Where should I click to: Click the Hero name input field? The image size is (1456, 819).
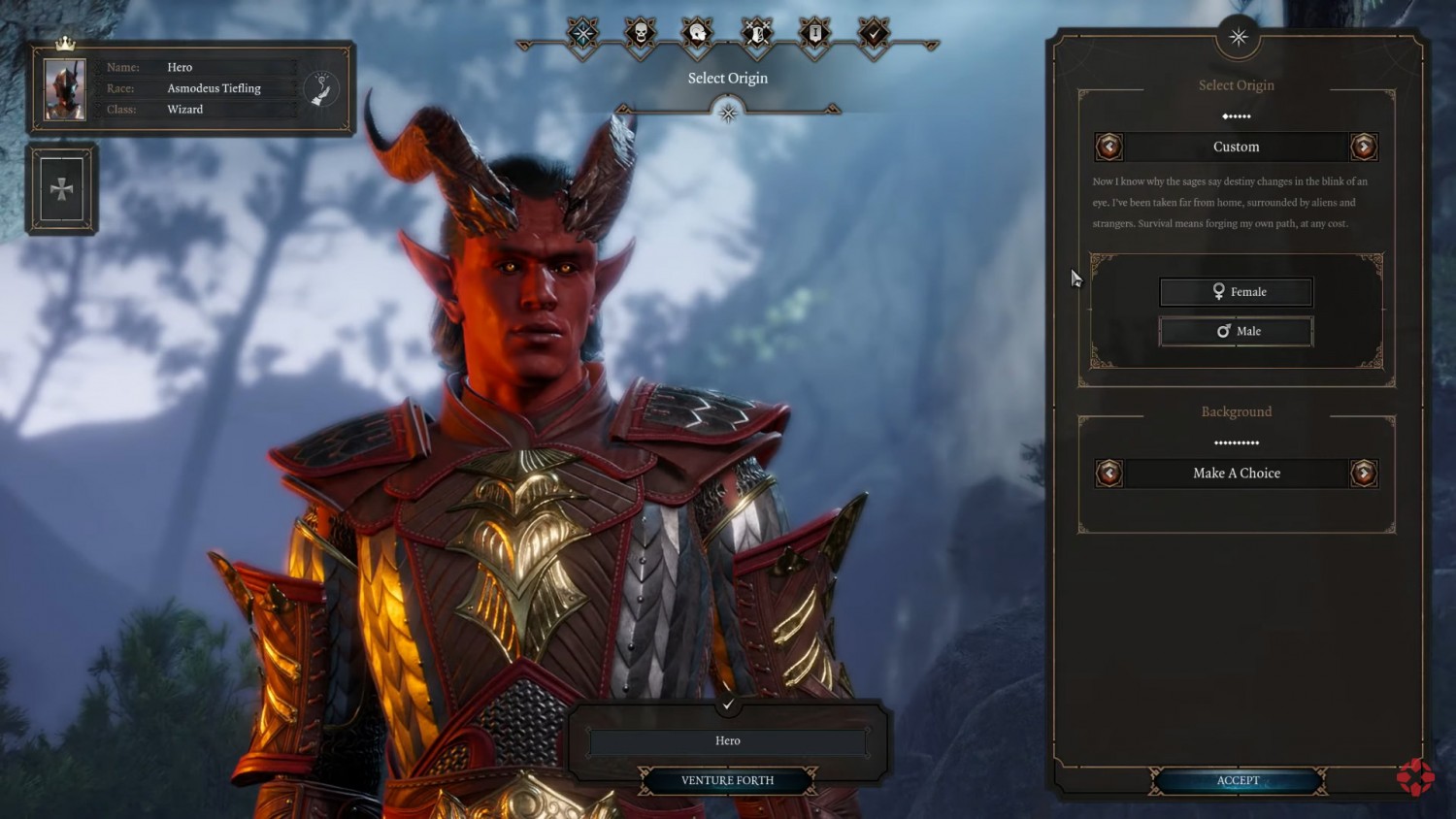726,740
